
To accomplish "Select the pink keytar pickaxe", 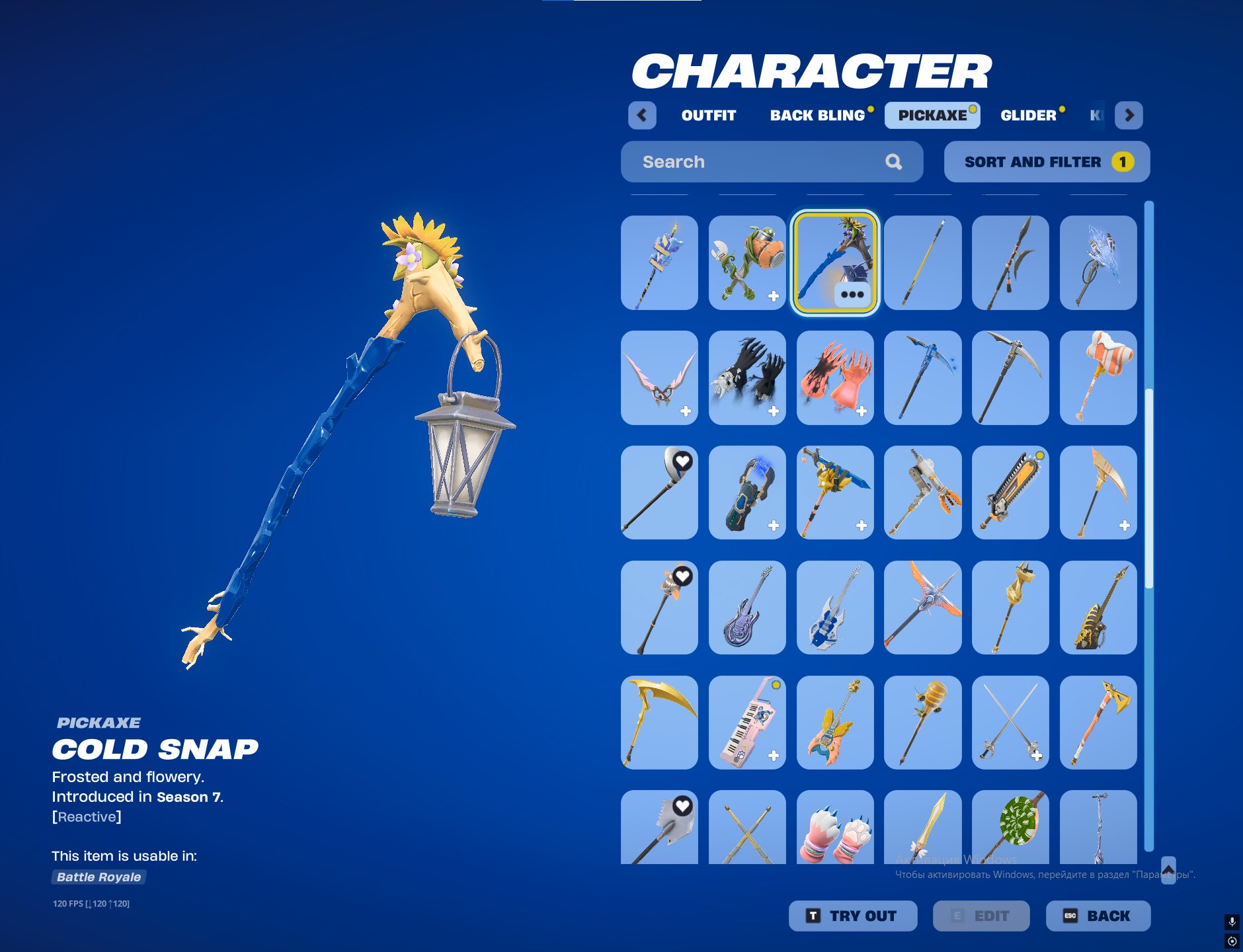I will (x=747, y=722).
